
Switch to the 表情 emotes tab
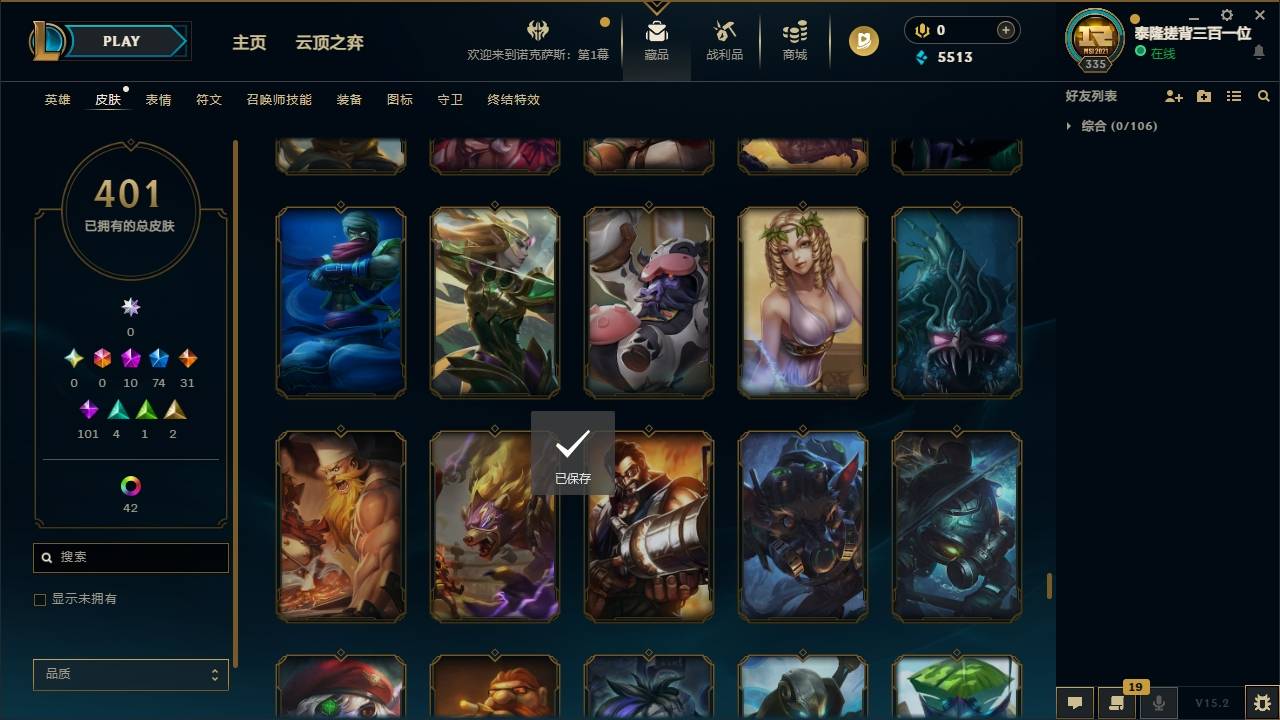(157, 100)
